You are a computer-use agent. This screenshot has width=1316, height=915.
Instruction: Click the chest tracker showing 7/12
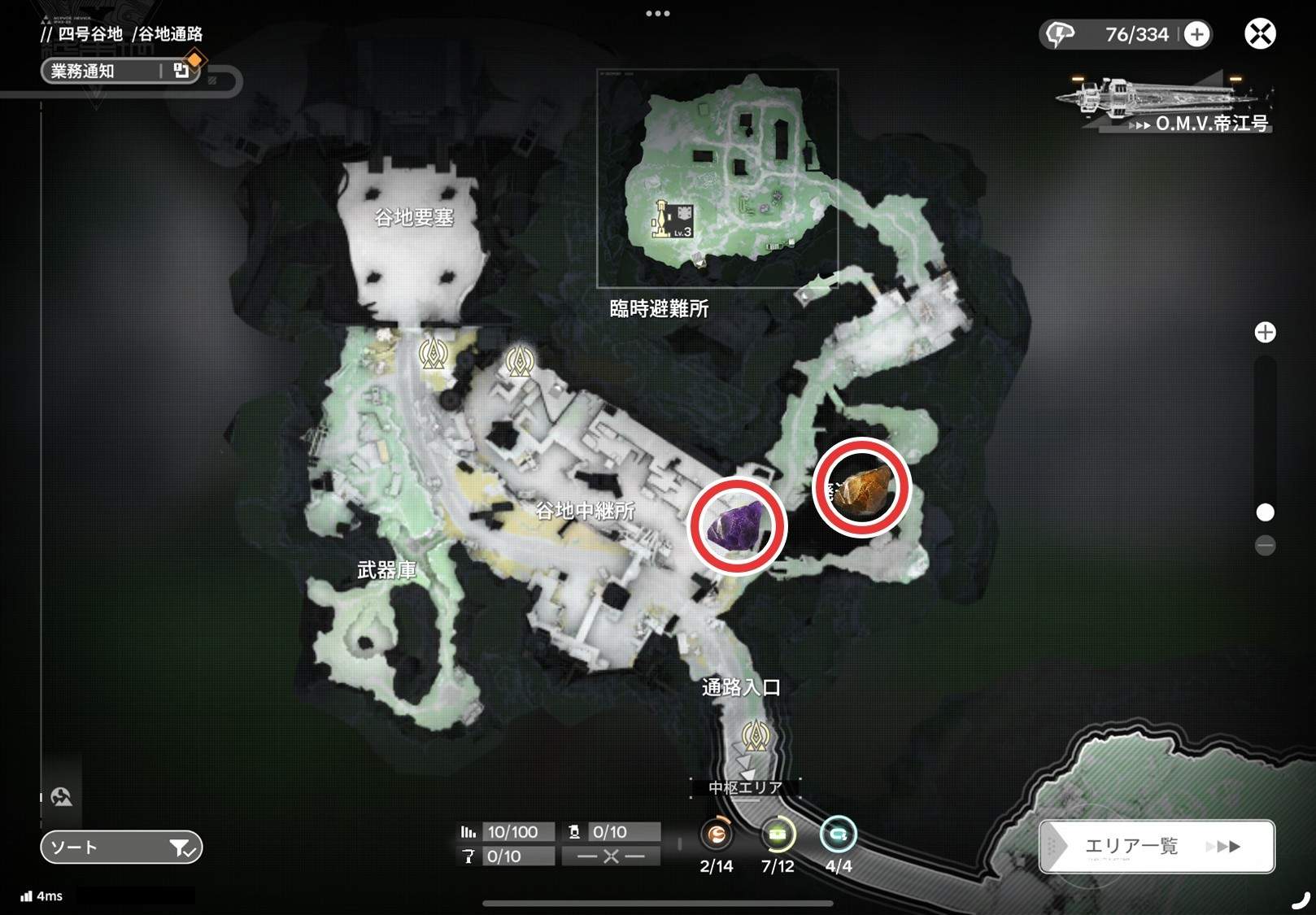tap(778, 834)
